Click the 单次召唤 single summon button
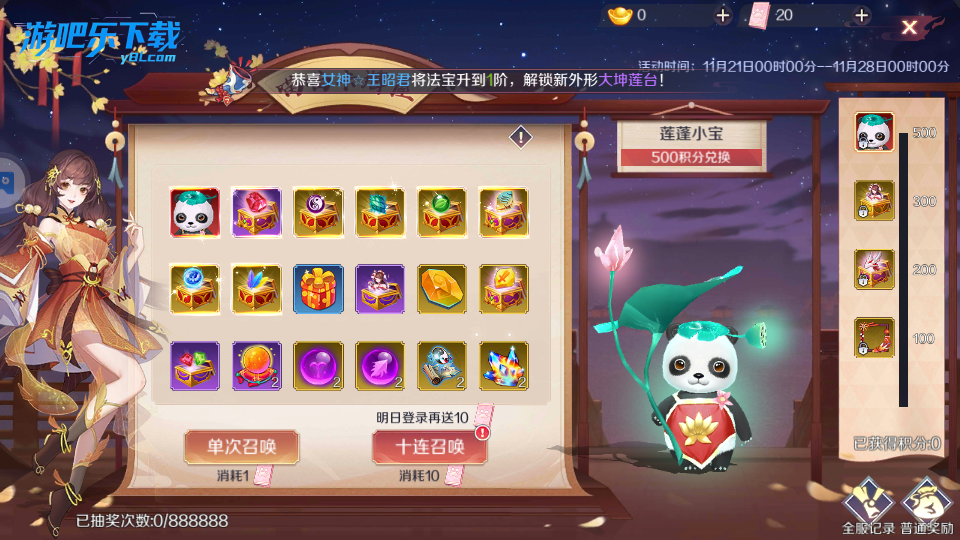Image resolution: width=960 pixels, height=540 pixels. click(x=241, y=447)
